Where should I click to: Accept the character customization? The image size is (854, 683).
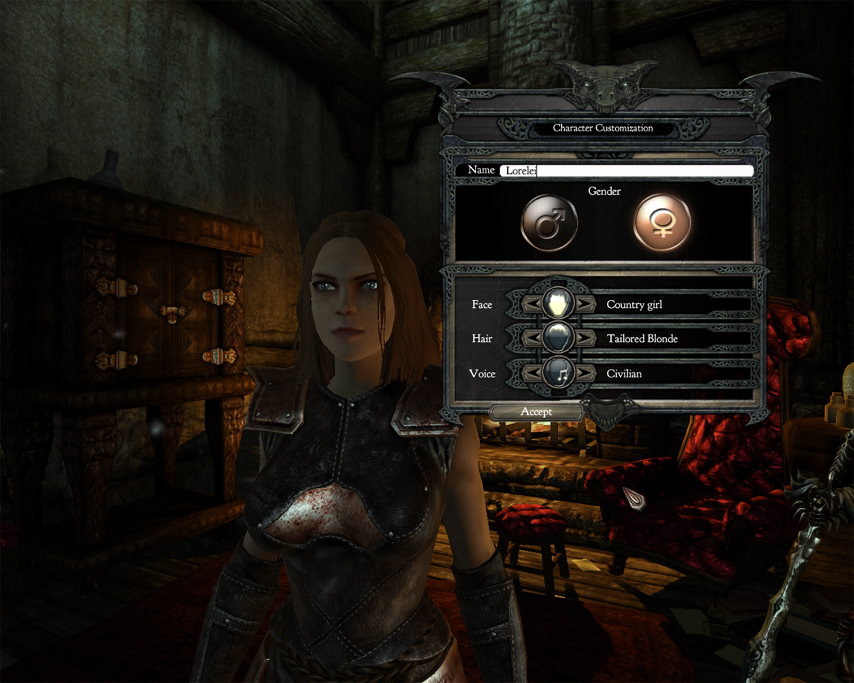point(536,412)
